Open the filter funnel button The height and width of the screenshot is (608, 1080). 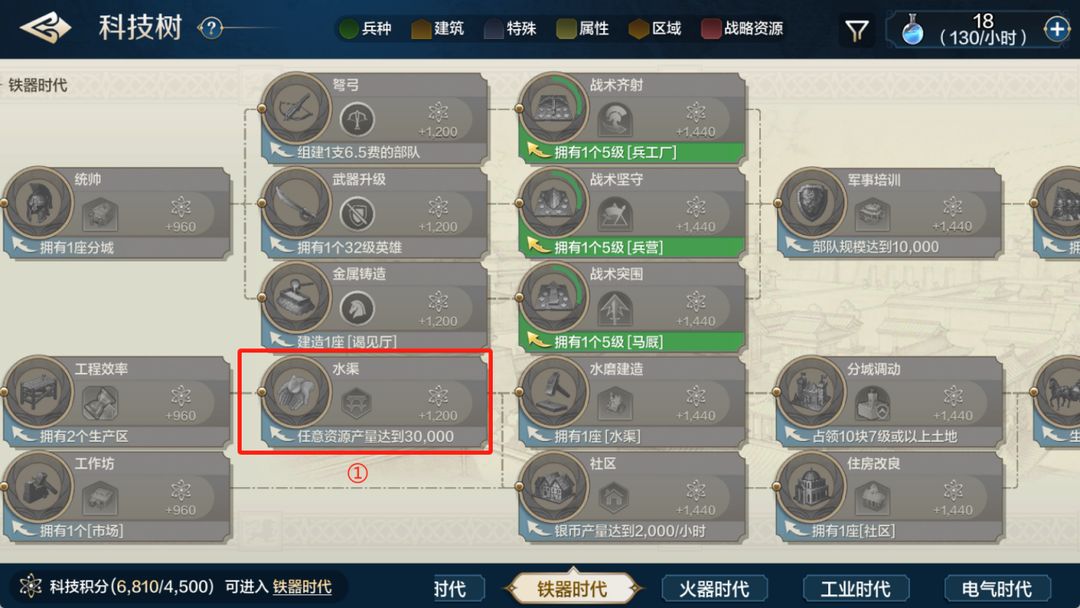point(857,31)
